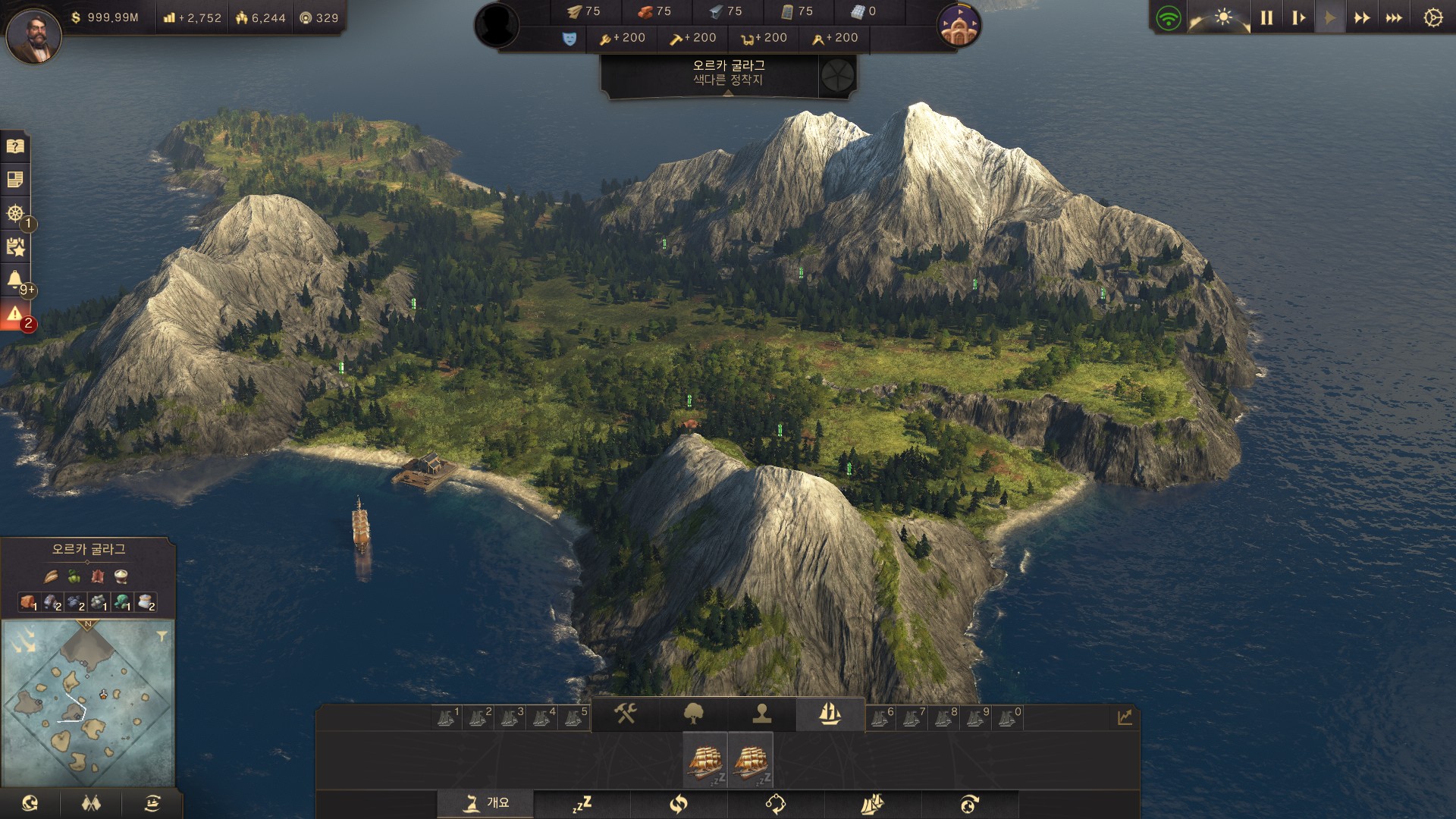Select the first idle sailing ship
The width and height of the screenshot is (1456, 819).
click(x=705, y=760)
